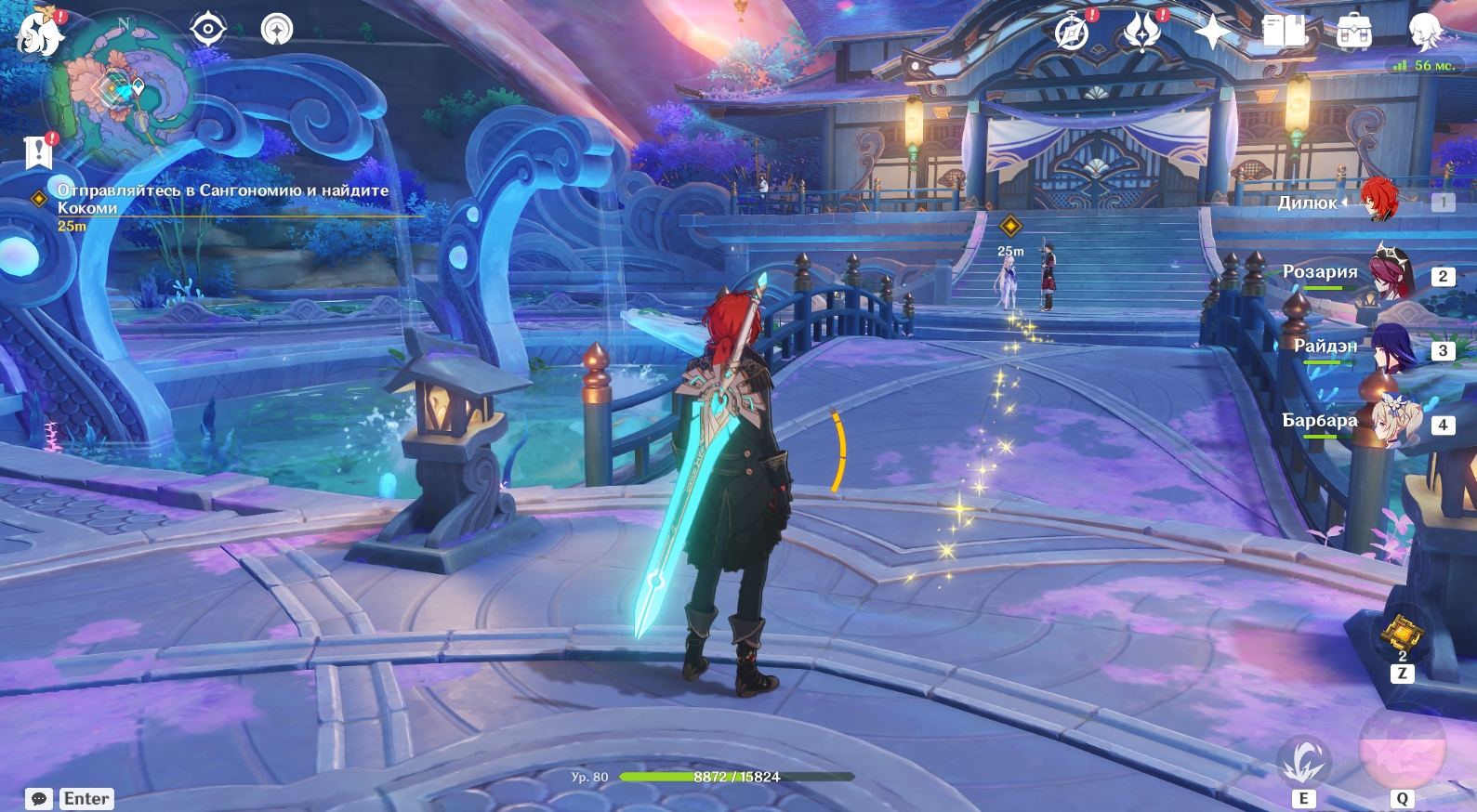
Task: Open the character profile icon
Action: [1425, 32]
